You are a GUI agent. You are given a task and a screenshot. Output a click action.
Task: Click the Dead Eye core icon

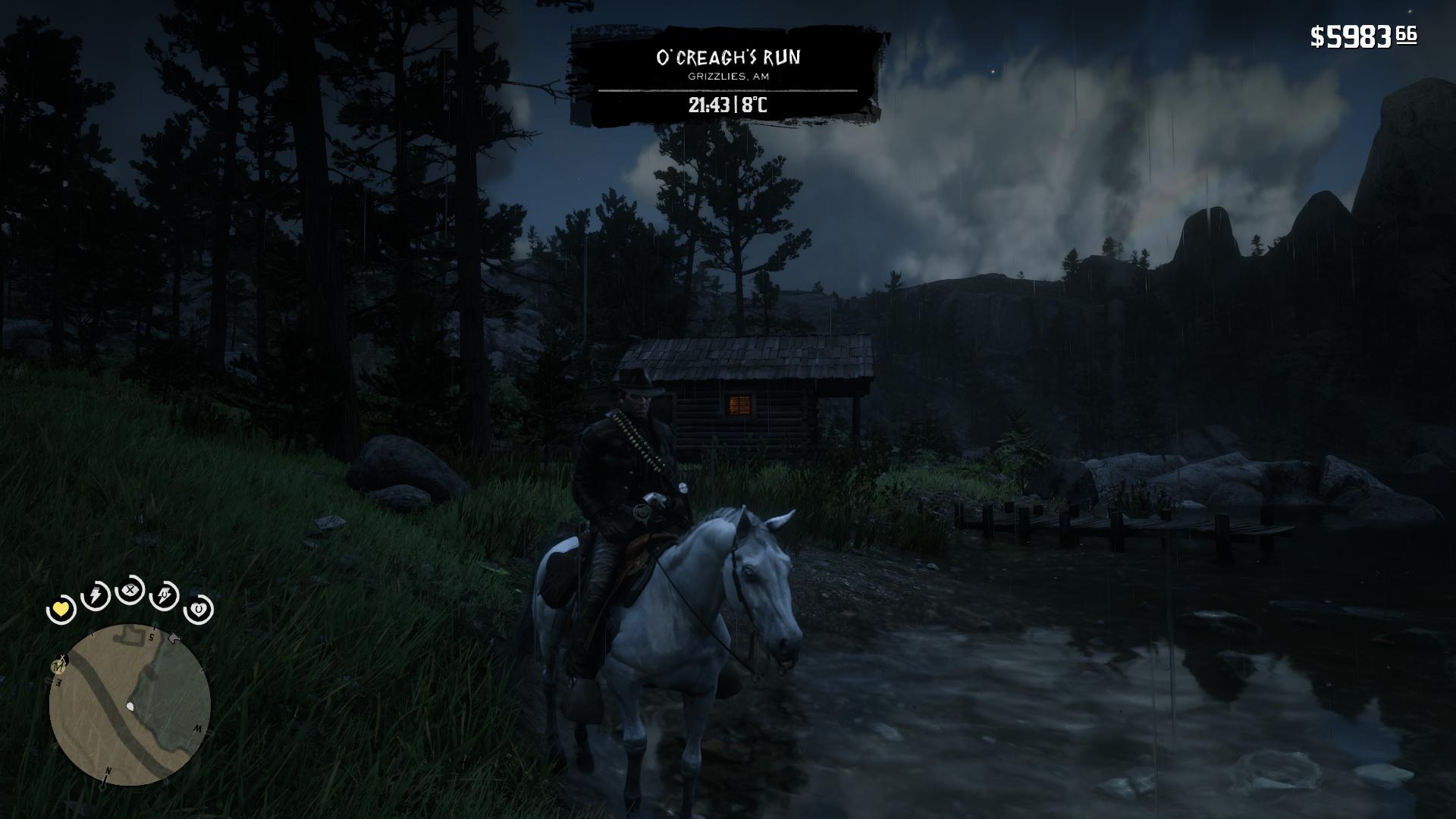pyautogui.click(x=130, y=589)
